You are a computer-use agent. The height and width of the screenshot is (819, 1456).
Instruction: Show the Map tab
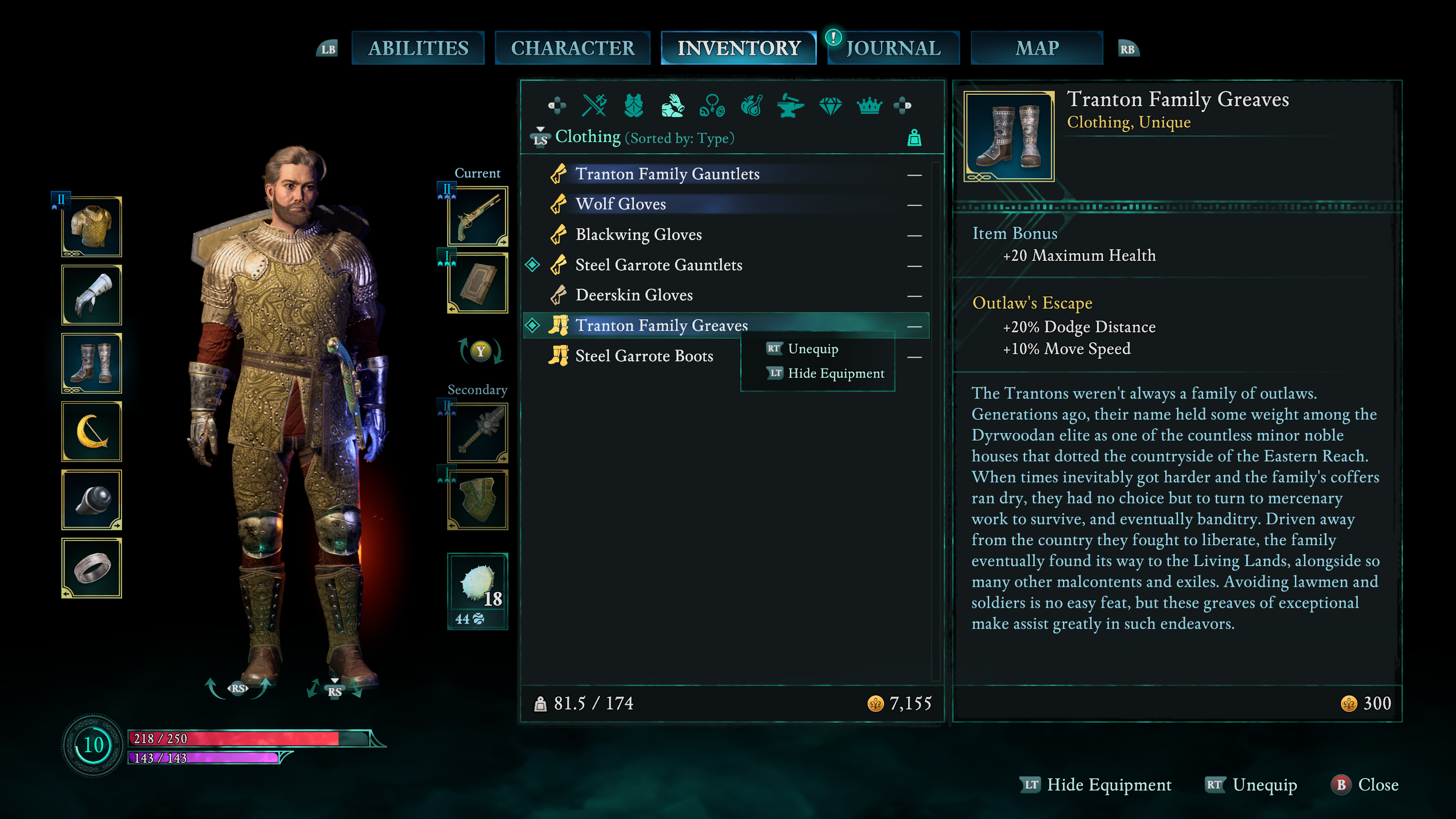(1037, 48)
